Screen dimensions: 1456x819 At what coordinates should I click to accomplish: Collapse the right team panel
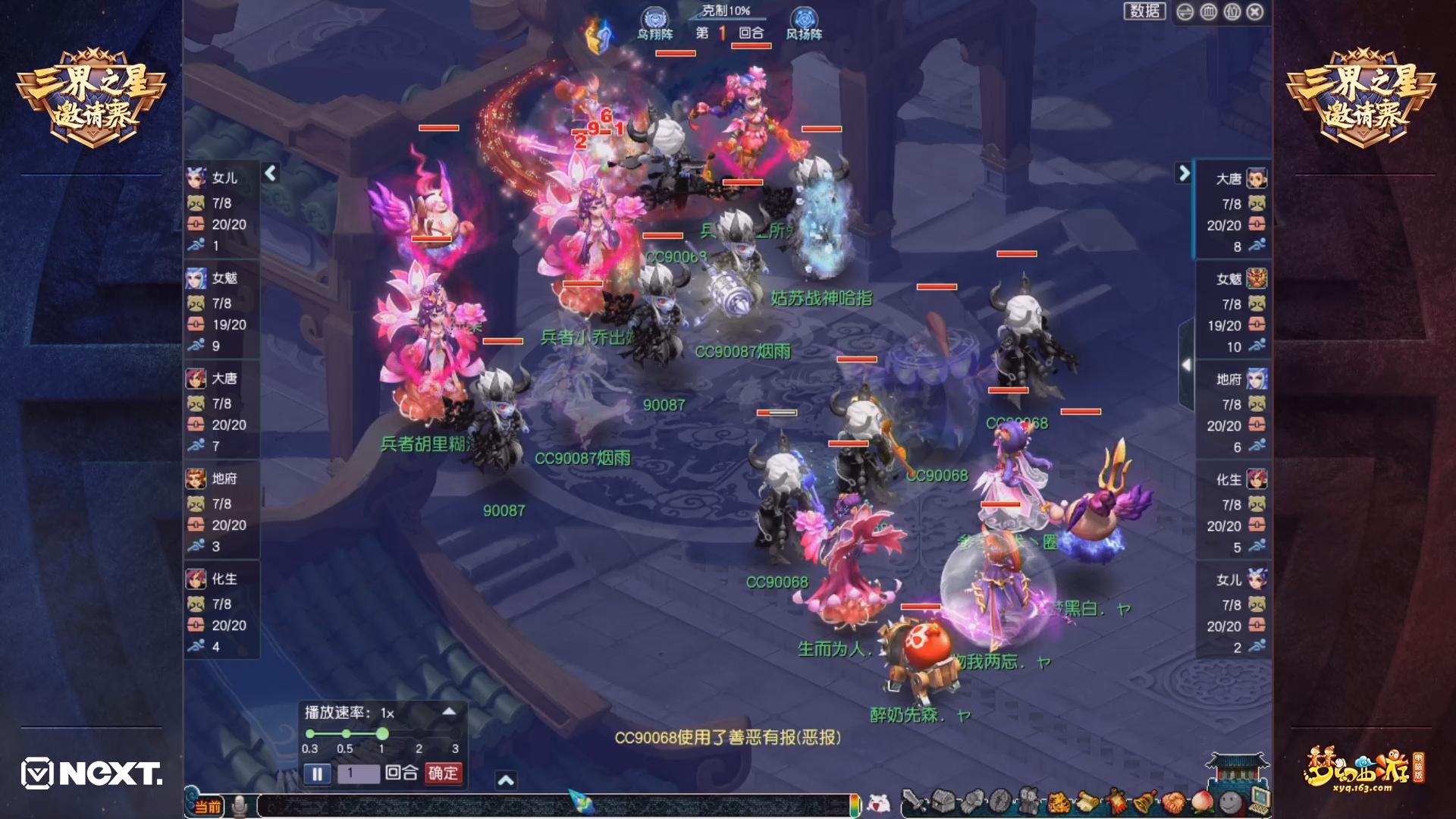(1184, 174)
